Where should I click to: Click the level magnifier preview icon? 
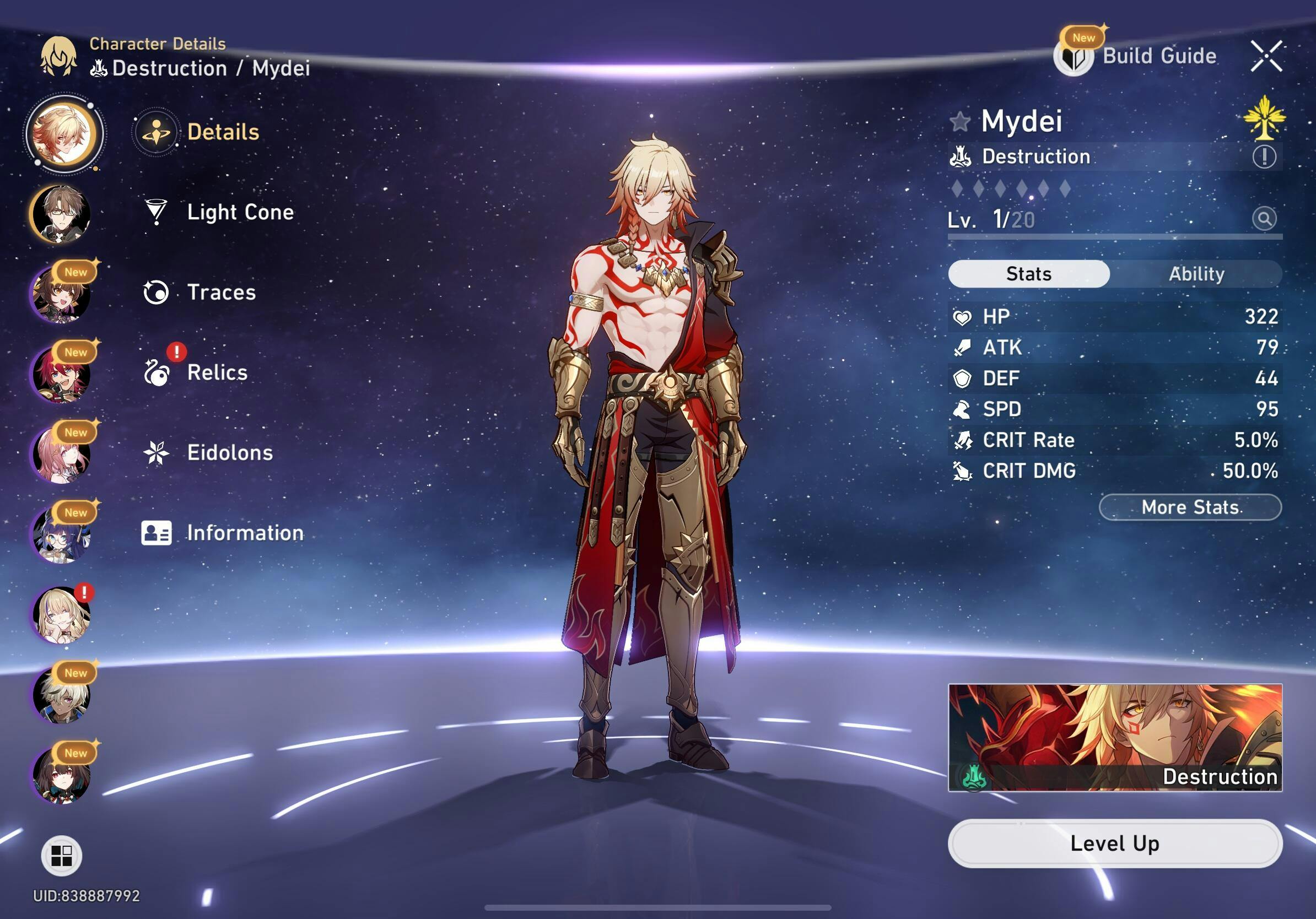[x=1264, y=219]
